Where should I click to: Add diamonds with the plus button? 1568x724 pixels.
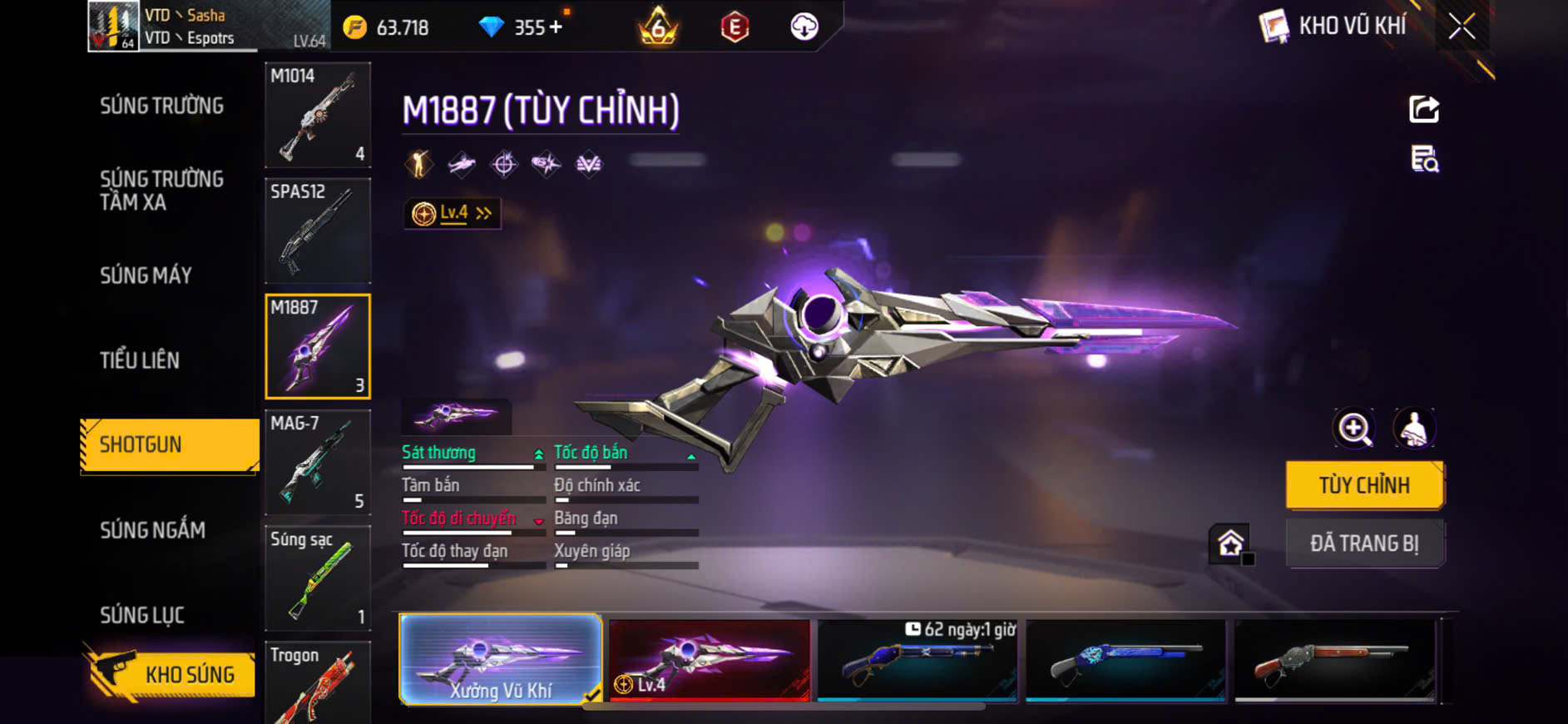pos(556,27)
